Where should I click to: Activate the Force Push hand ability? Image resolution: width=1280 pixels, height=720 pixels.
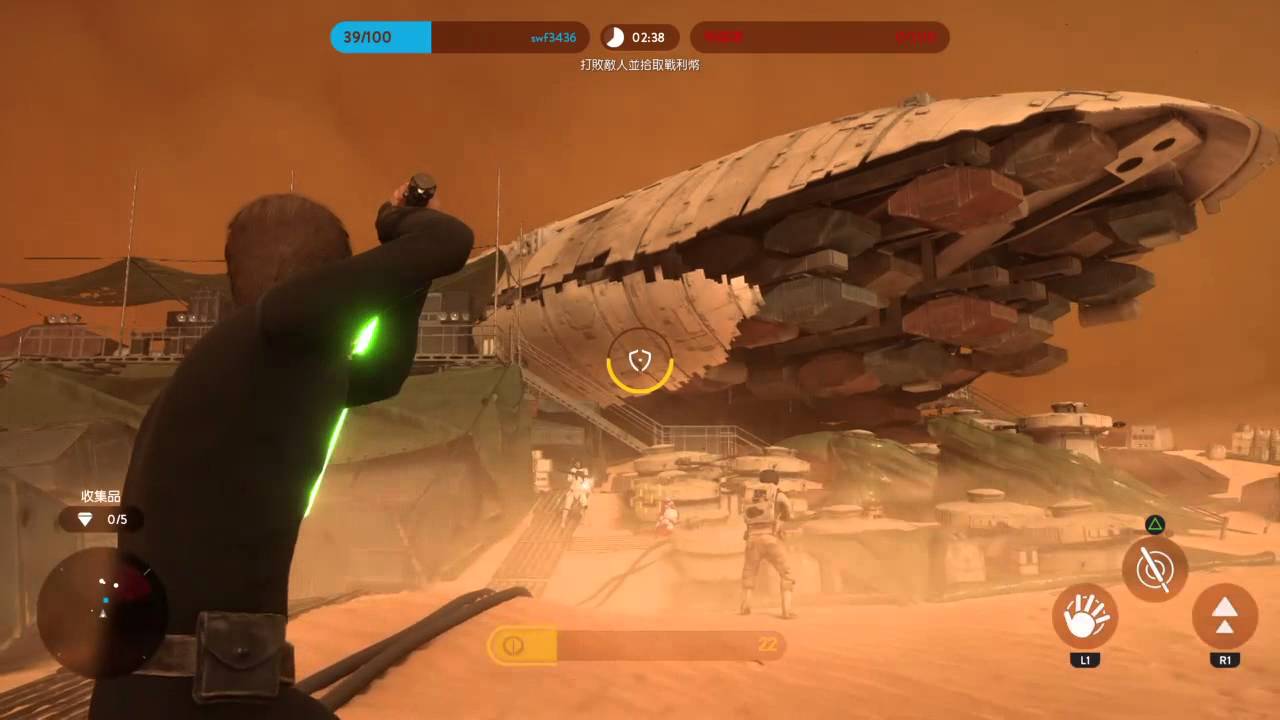(1084, 617)
